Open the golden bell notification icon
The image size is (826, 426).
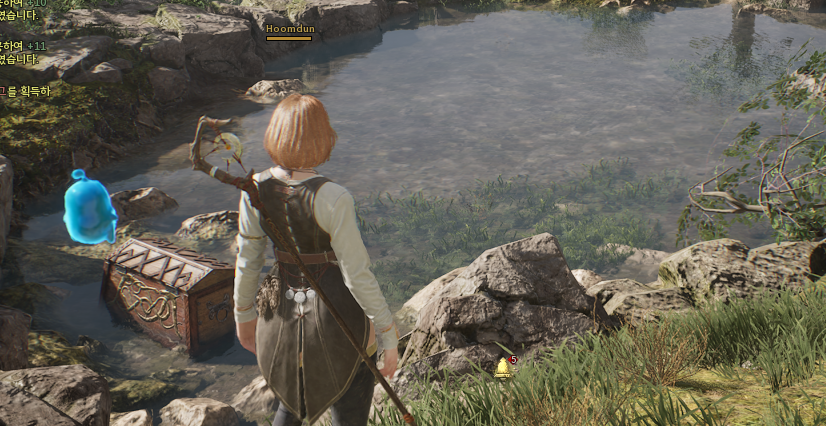click(x=502, y=369)
